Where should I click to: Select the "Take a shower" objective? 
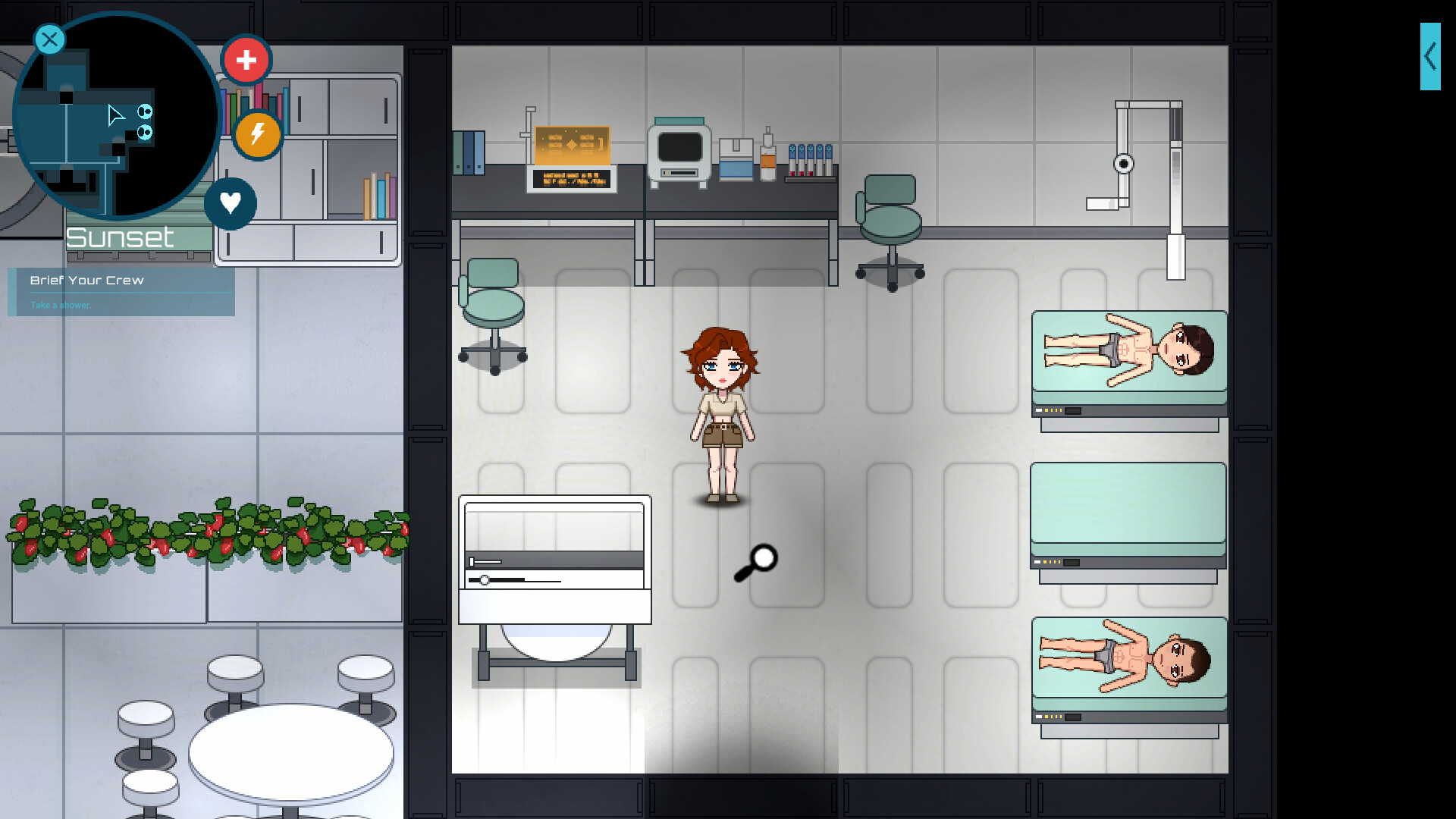(60, 305)
